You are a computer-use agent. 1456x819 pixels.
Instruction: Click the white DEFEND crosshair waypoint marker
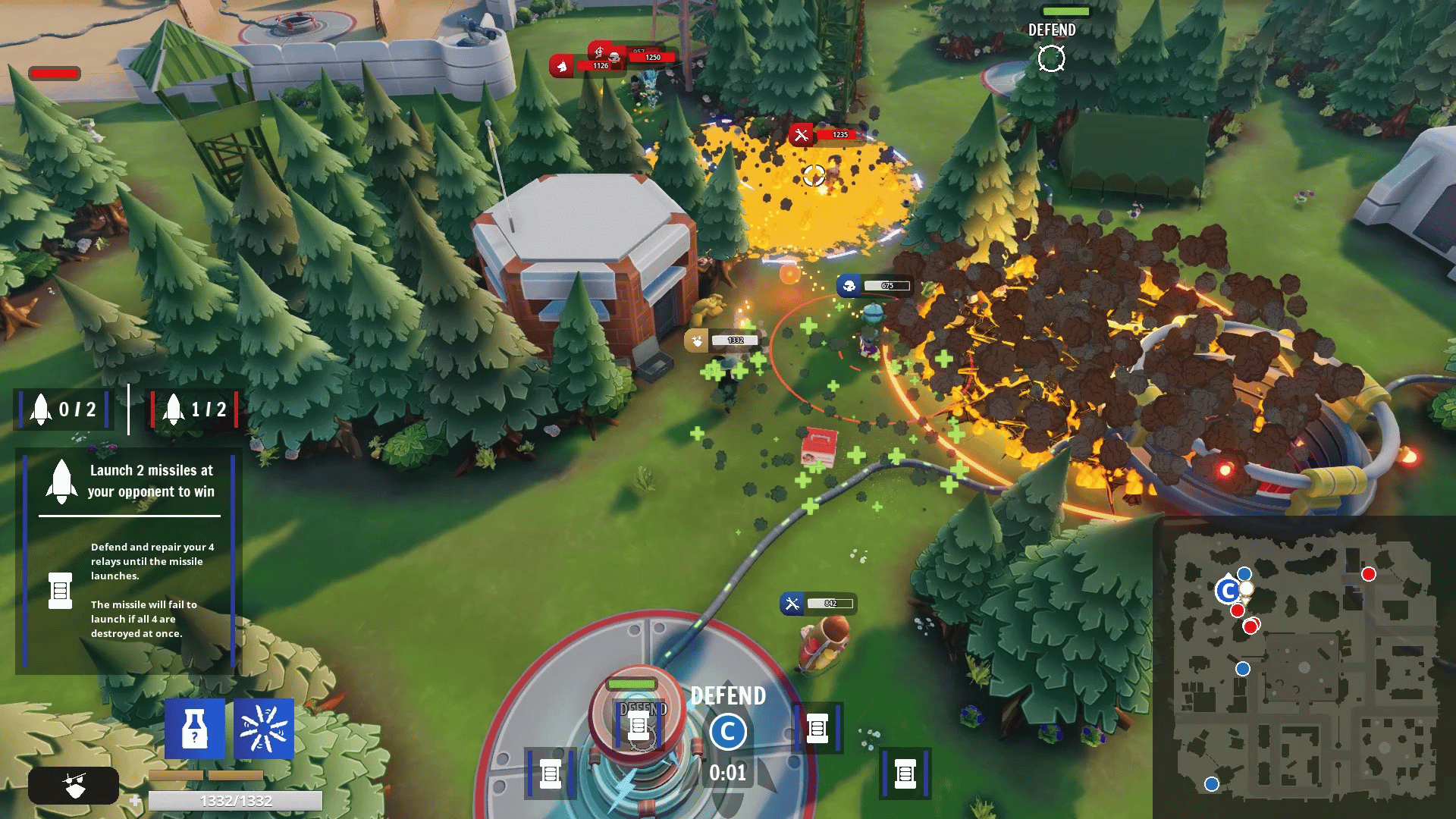1051,58
